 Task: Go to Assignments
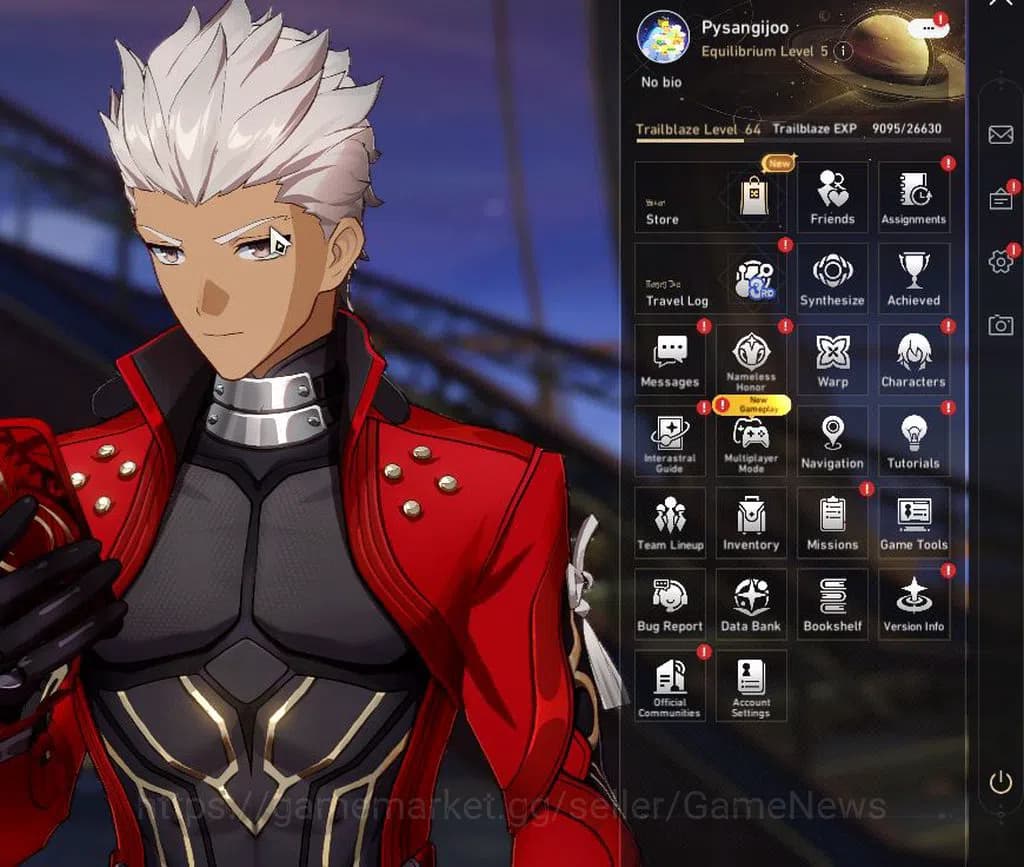(913, 197)
